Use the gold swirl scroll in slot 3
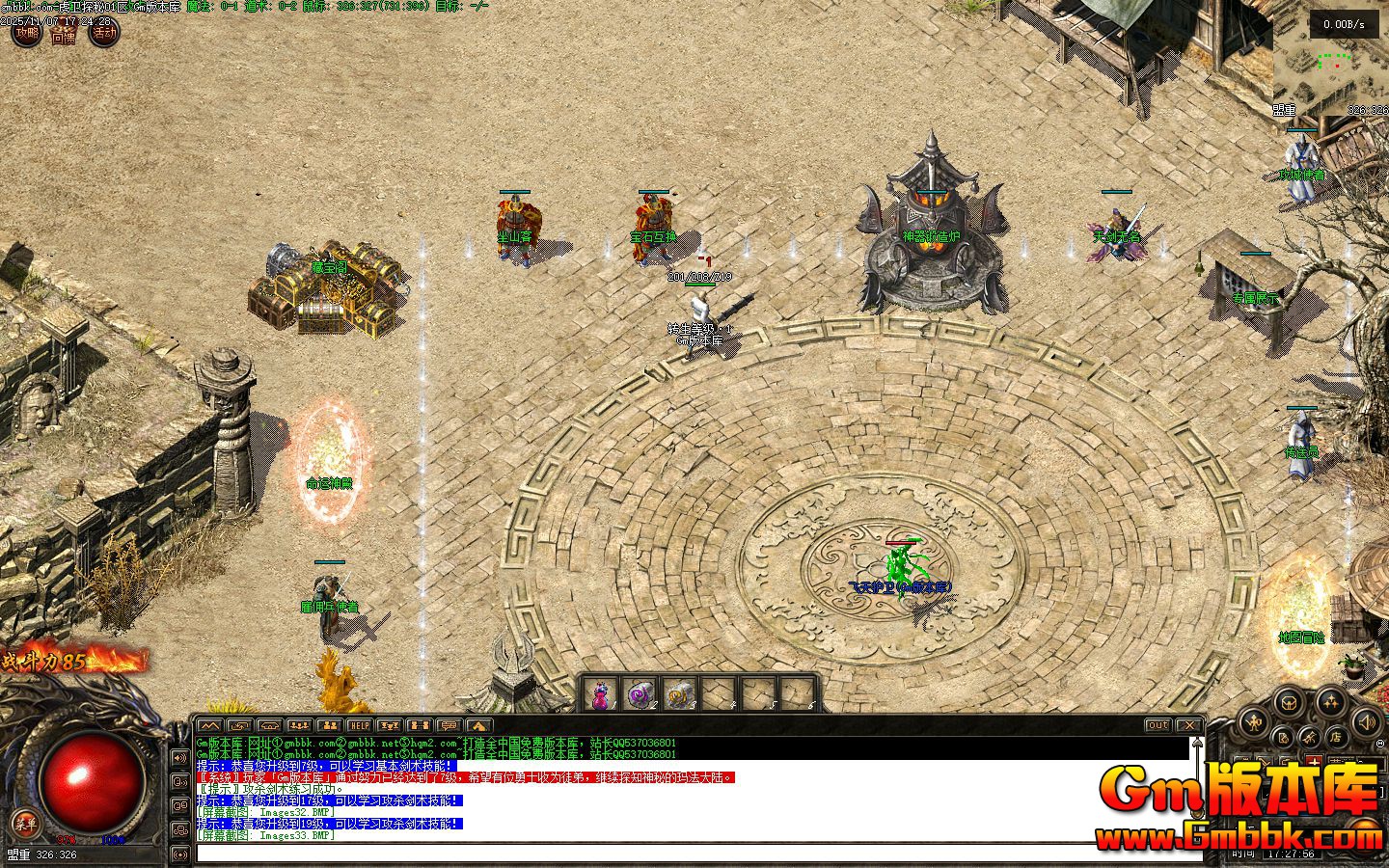 [x=680, y=692]
